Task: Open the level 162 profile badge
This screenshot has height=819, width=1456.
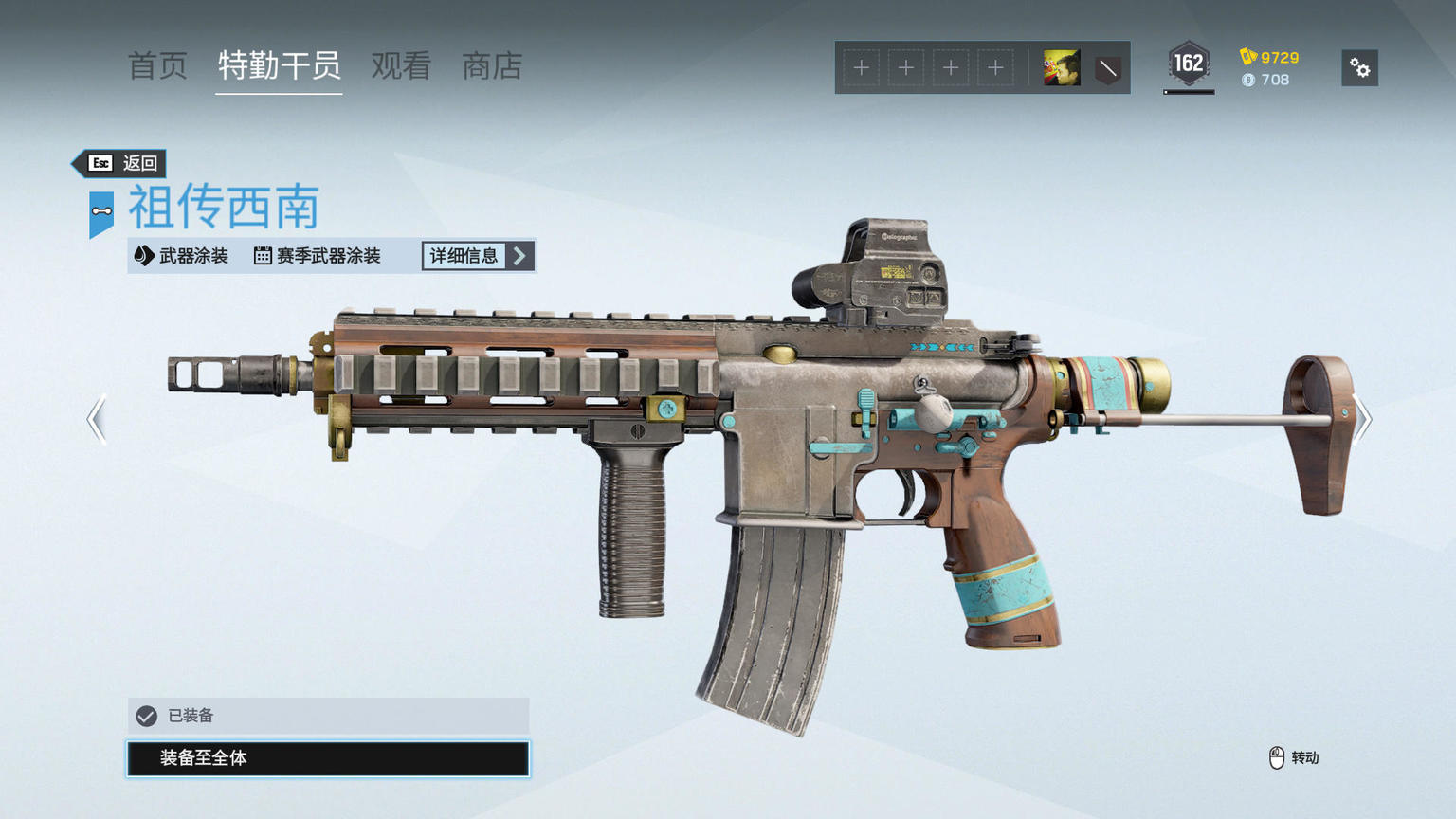Action: (x=1188, y=65)
